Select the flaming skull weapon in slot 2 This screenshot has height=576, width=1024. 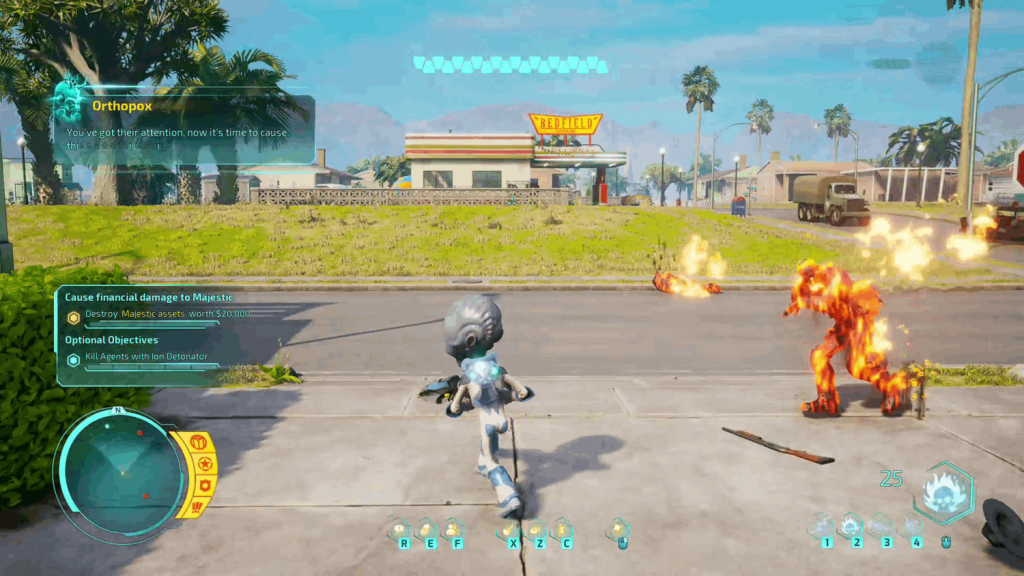click(852, 526)
